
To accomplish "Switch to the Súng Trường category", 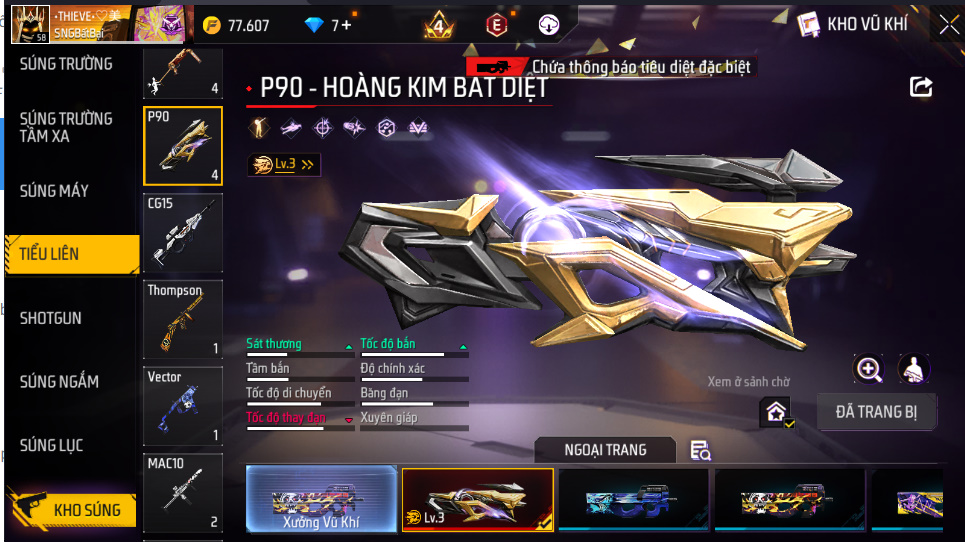I will 66,64.
